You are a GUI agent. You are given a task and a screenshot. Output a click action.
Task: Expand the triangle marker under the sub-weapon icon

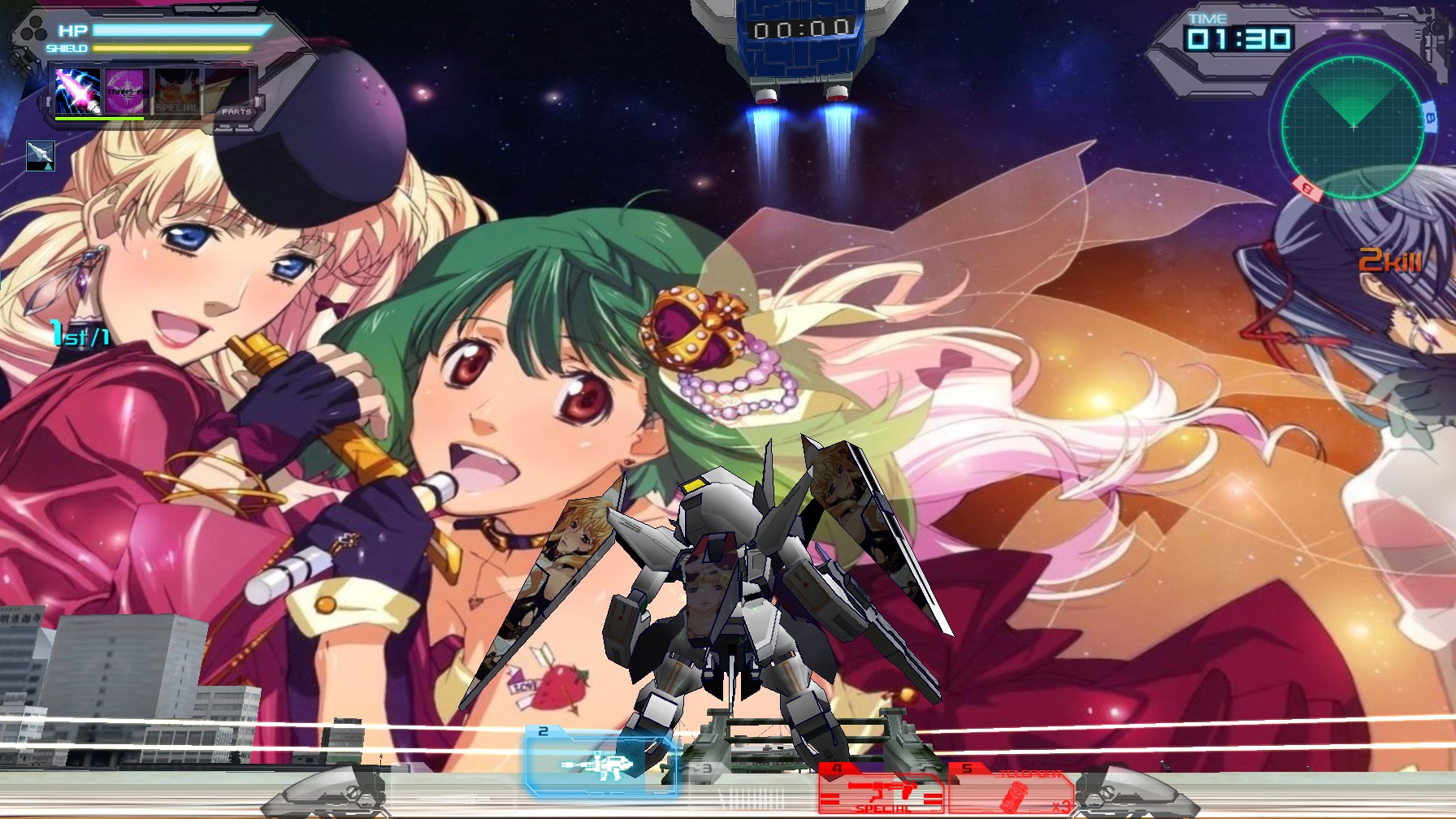[47, 167]
